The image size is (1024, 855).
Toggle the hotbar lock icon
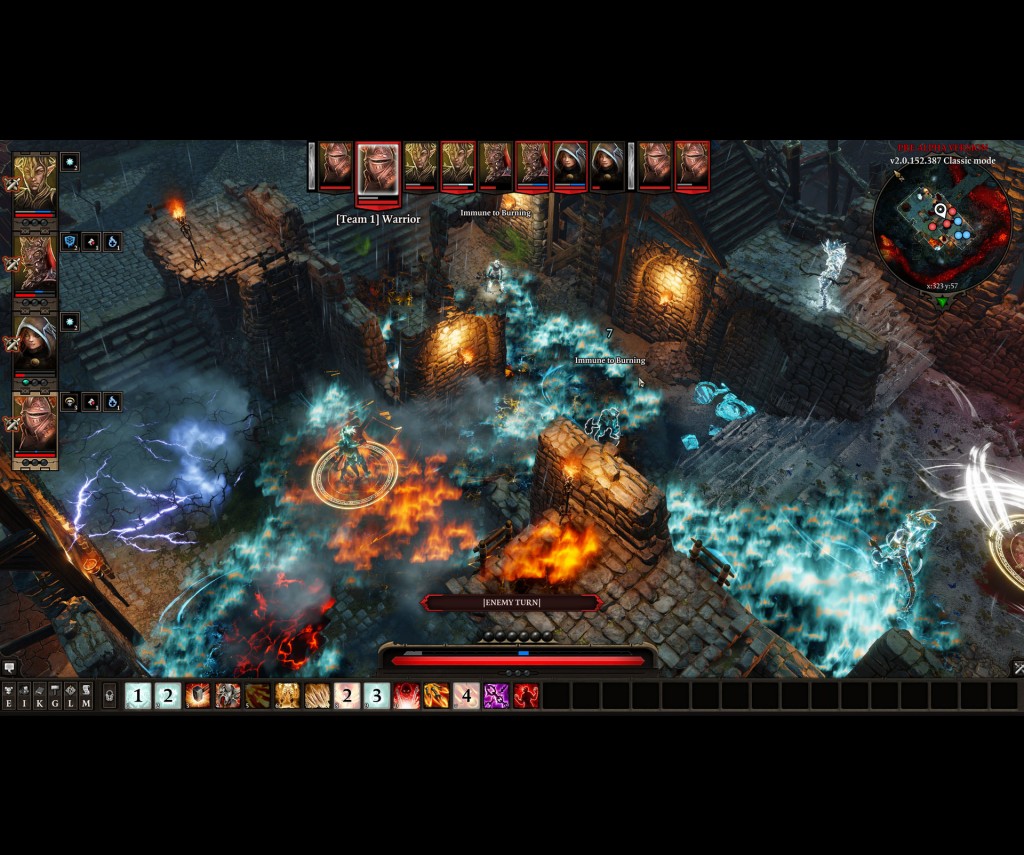tap(109, 695)
